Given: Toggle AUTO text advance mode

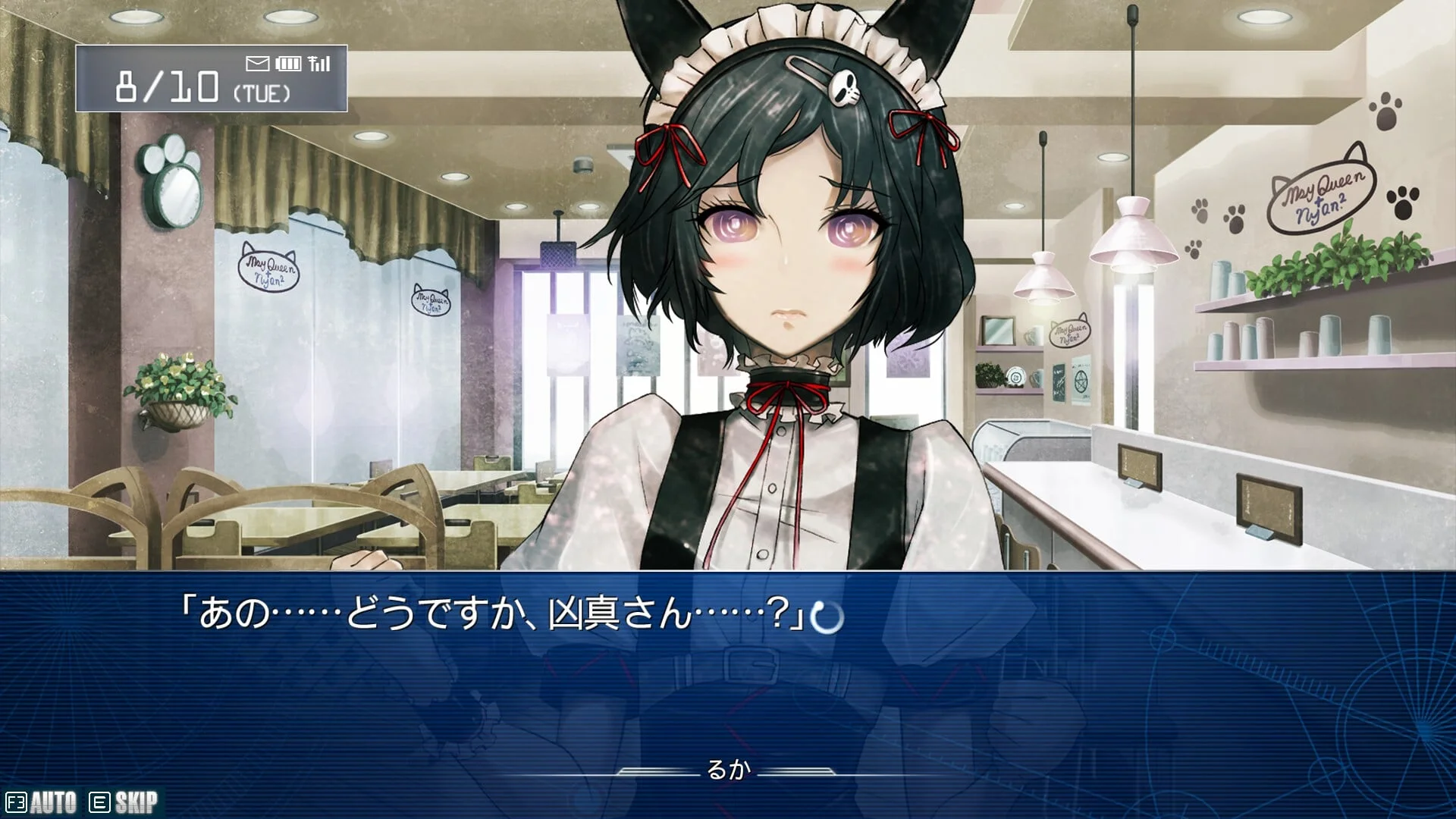Looking at the screenshot, I should (42, 802).
